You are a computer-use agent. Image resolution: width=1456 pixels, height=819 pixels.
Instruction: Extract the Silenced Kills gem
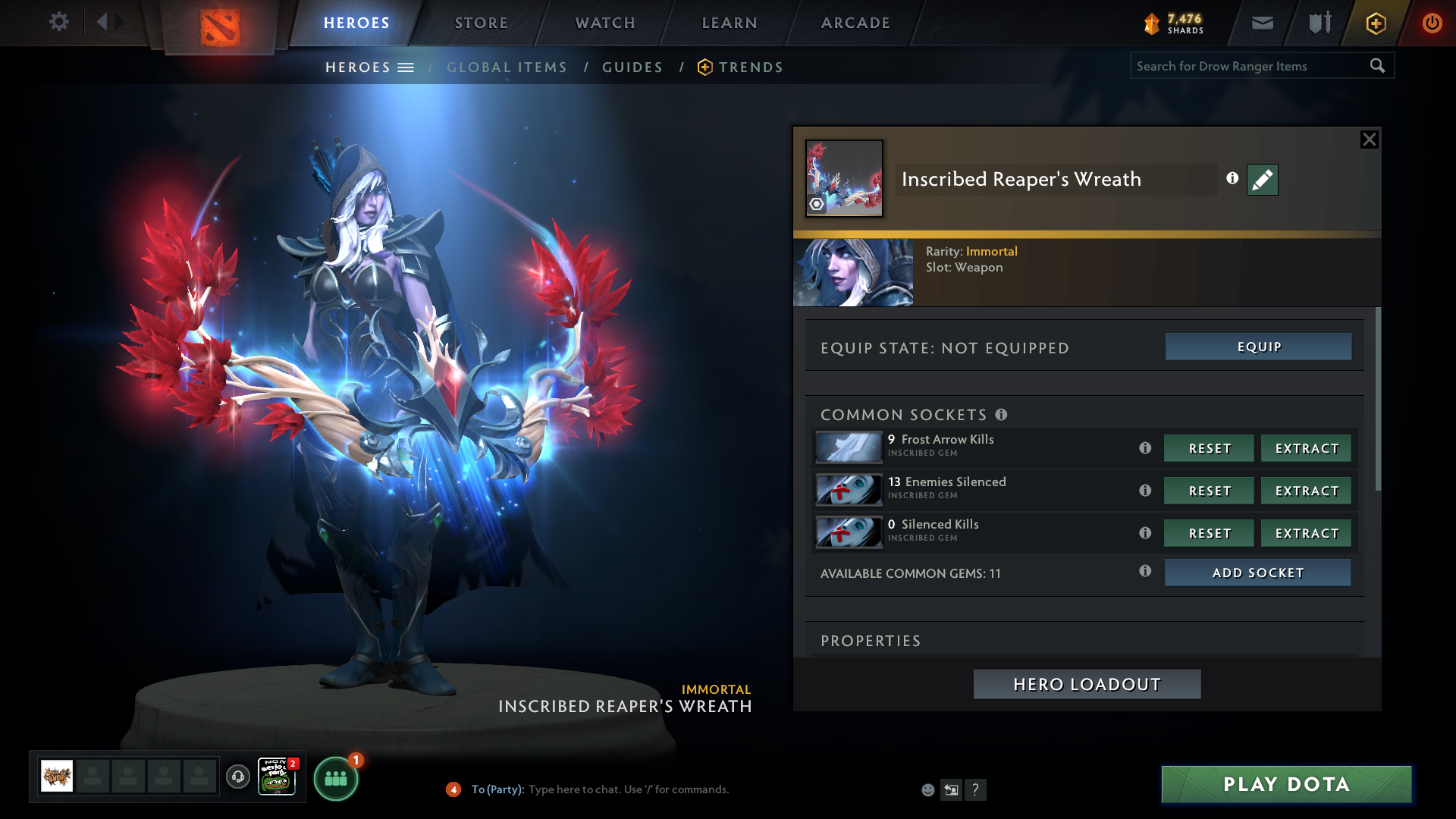coord(1306,533)
